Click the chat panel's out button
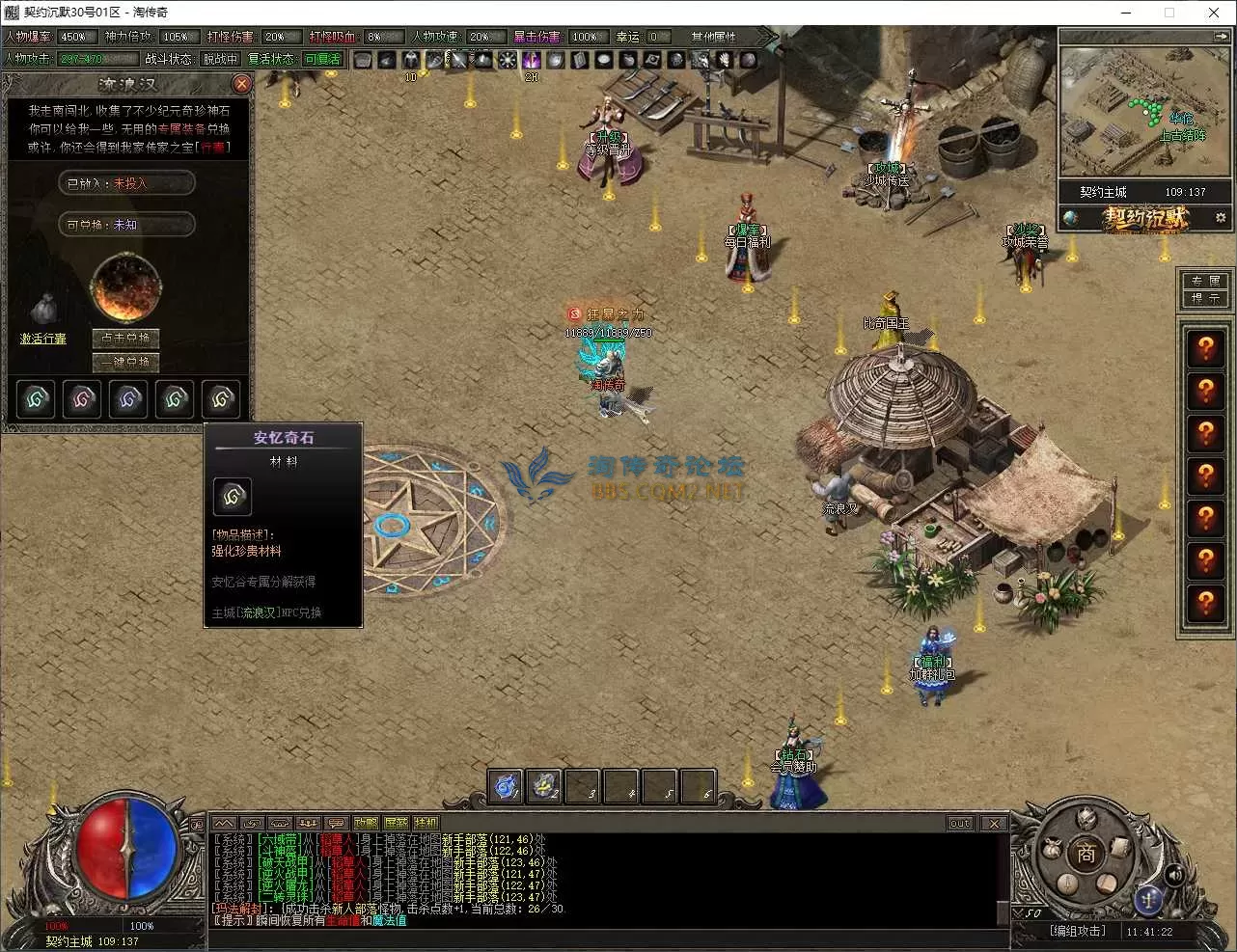Screen dimensions: 1237x952 point(960,824)
